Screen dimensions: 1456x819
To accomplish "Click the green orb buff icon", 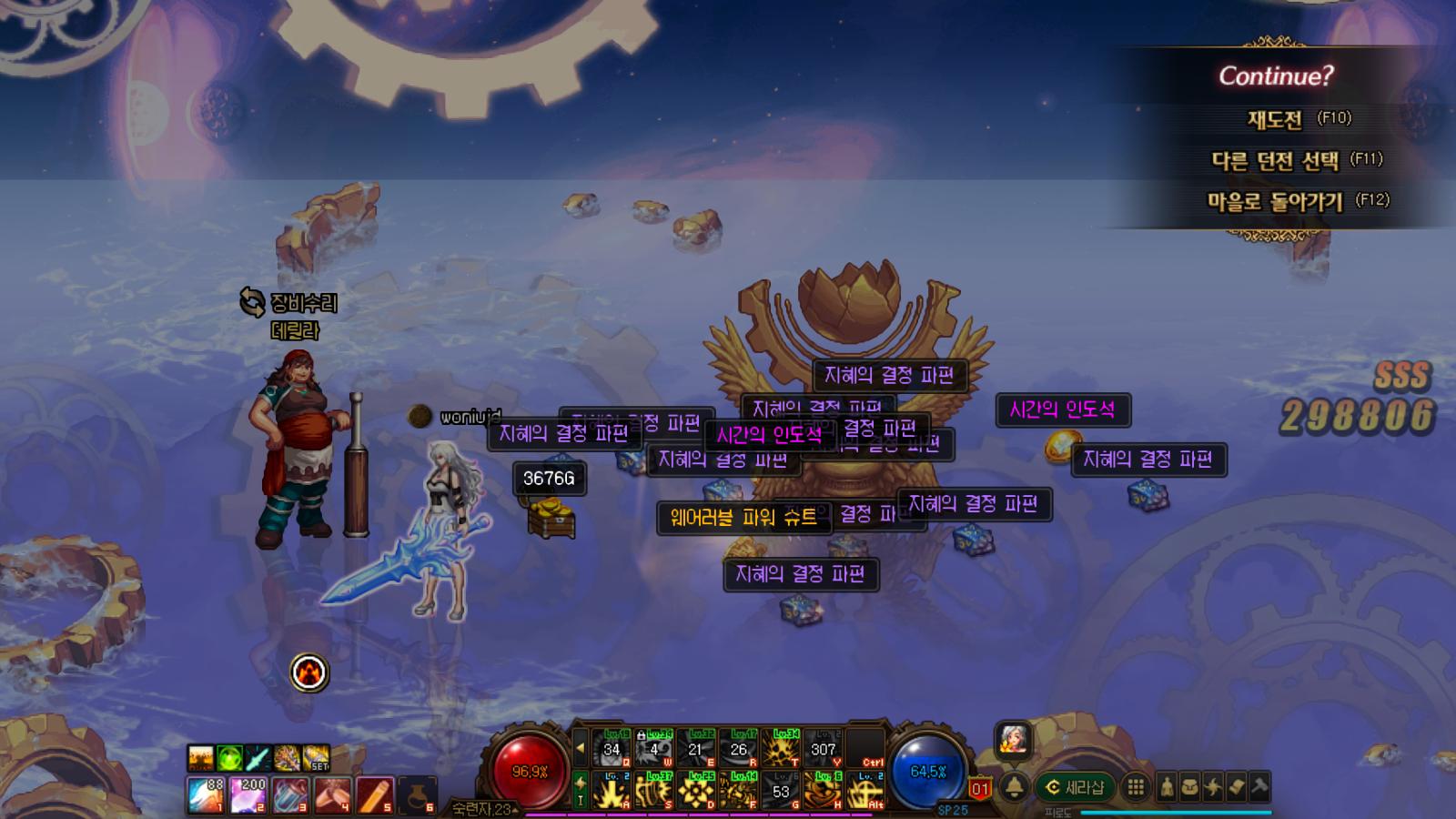I will point(229,757).
